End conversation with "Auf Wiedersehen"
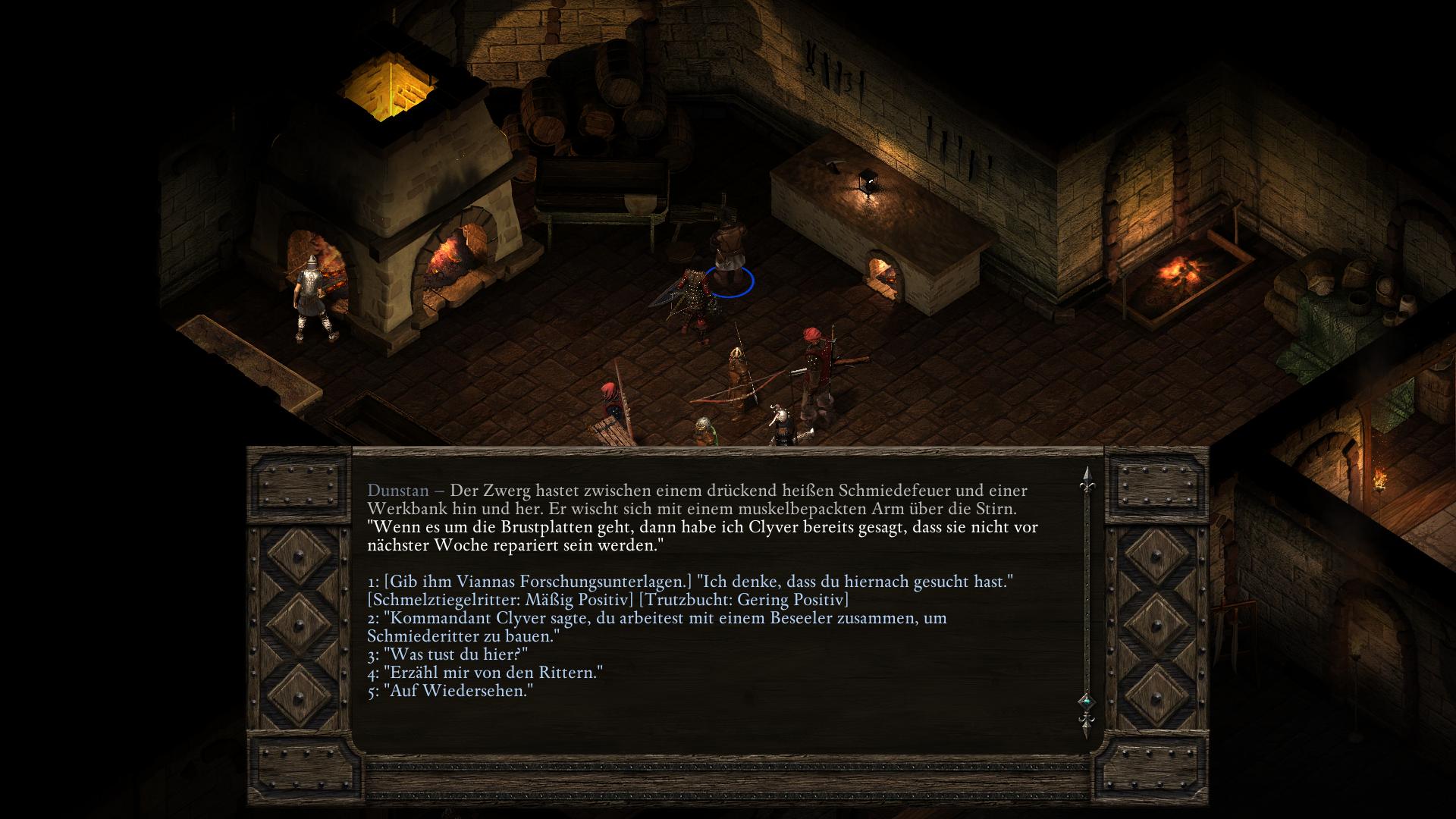This screenshot has width=1456, height=819. pyautogui.click(x=459, y=691)
